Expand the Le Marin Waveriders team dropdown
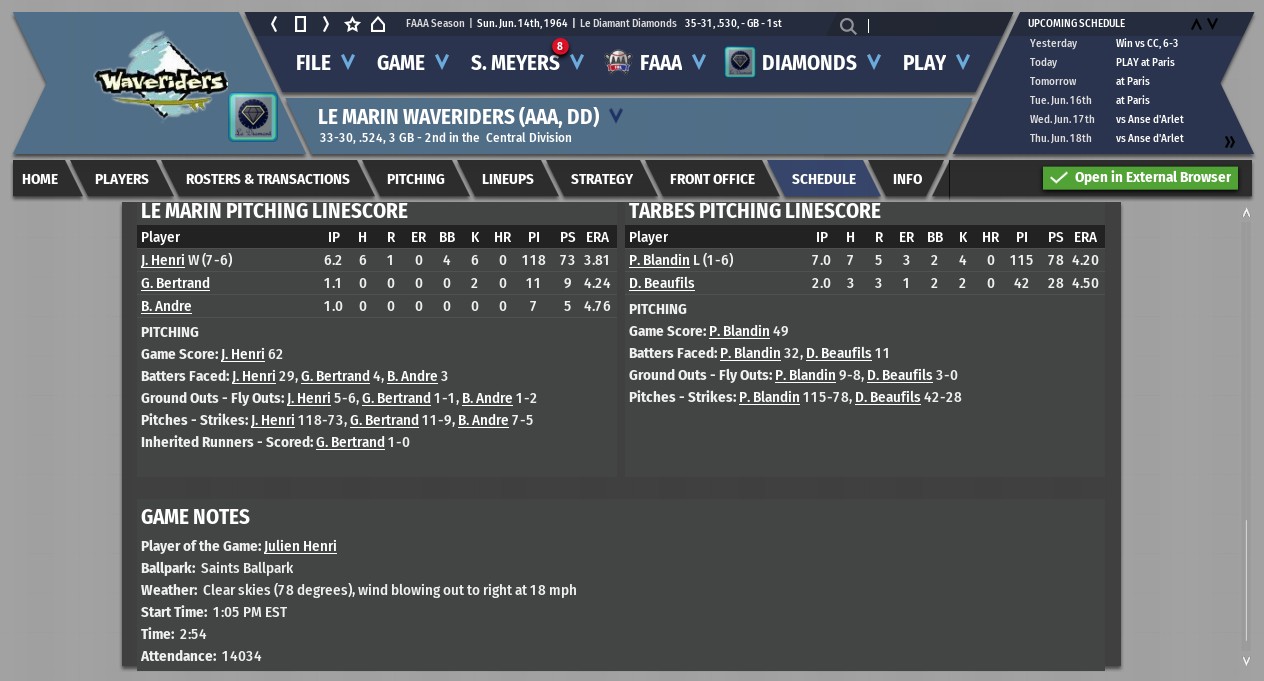The width and height of the screenshot is (1264, 681). click(616, 116)
